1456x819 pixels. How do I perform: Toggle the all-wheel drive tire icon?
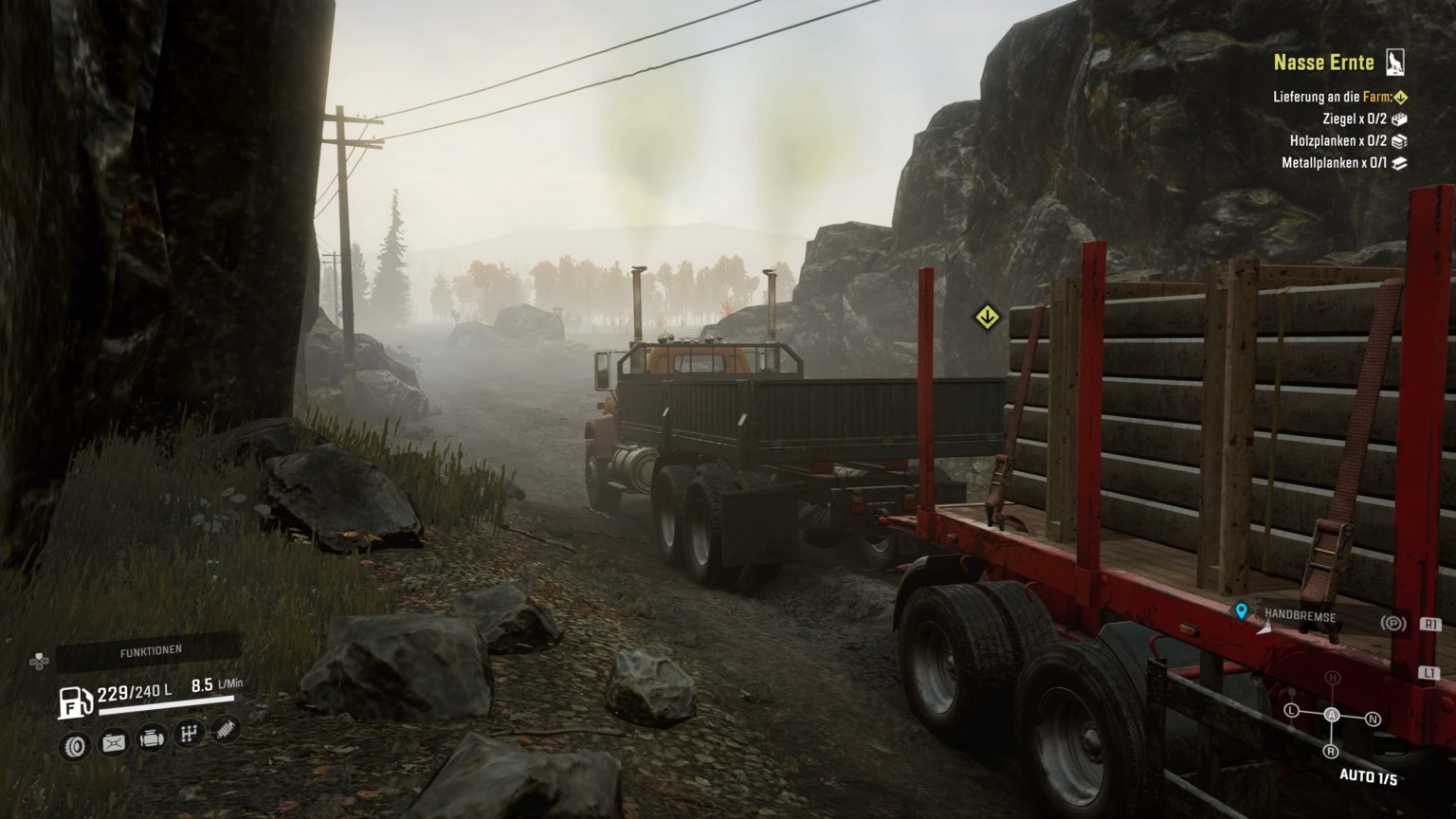(74, 745)
